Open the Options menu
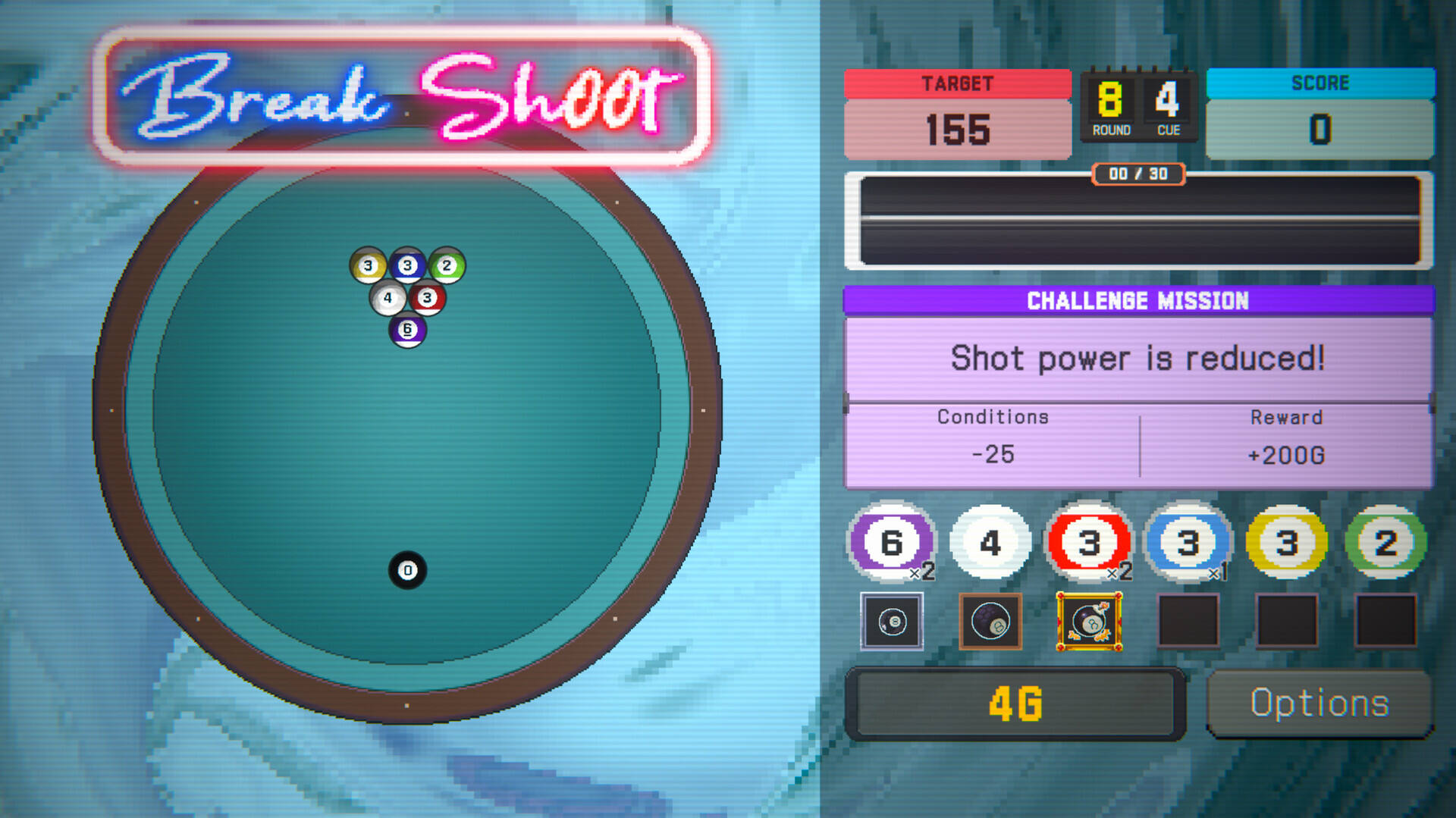Image resolution: width=1456 pixels, height=818 pixels. (x=1319, y=702)
